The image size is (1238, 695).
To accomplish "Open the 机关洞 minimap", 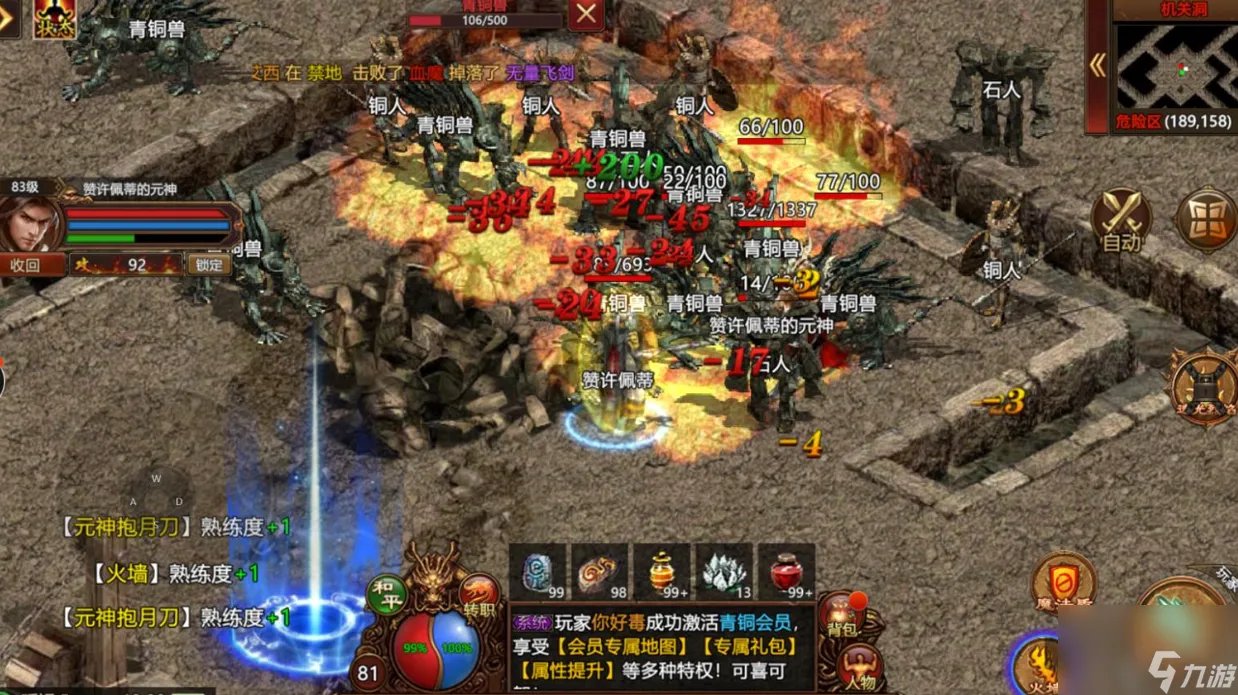I will coord(1176,66).
